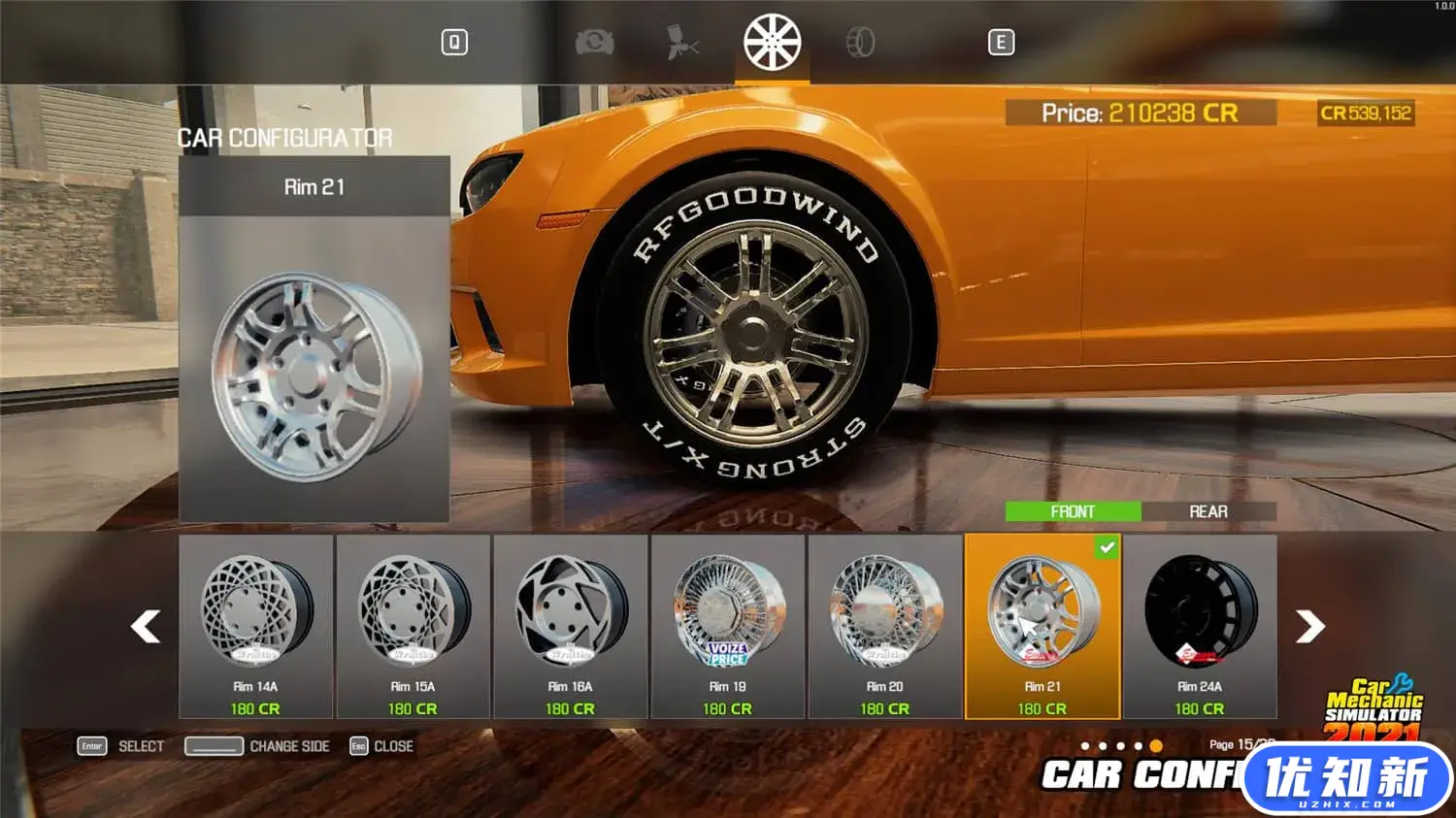Switch to the REAR wheels
The image size is (1456, 818).
[1208, 511]
